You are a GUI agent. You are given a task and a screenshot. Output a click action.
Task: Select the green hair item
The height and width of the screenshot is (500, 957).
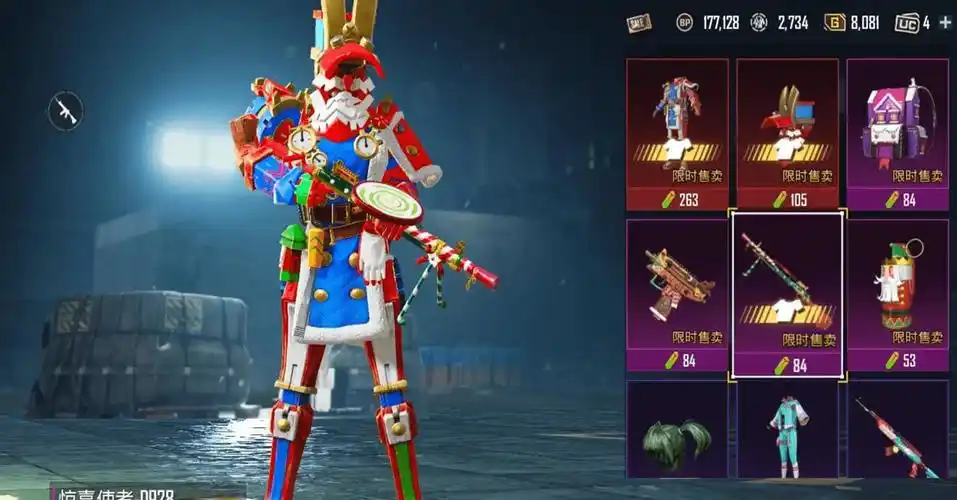(677, 435)
